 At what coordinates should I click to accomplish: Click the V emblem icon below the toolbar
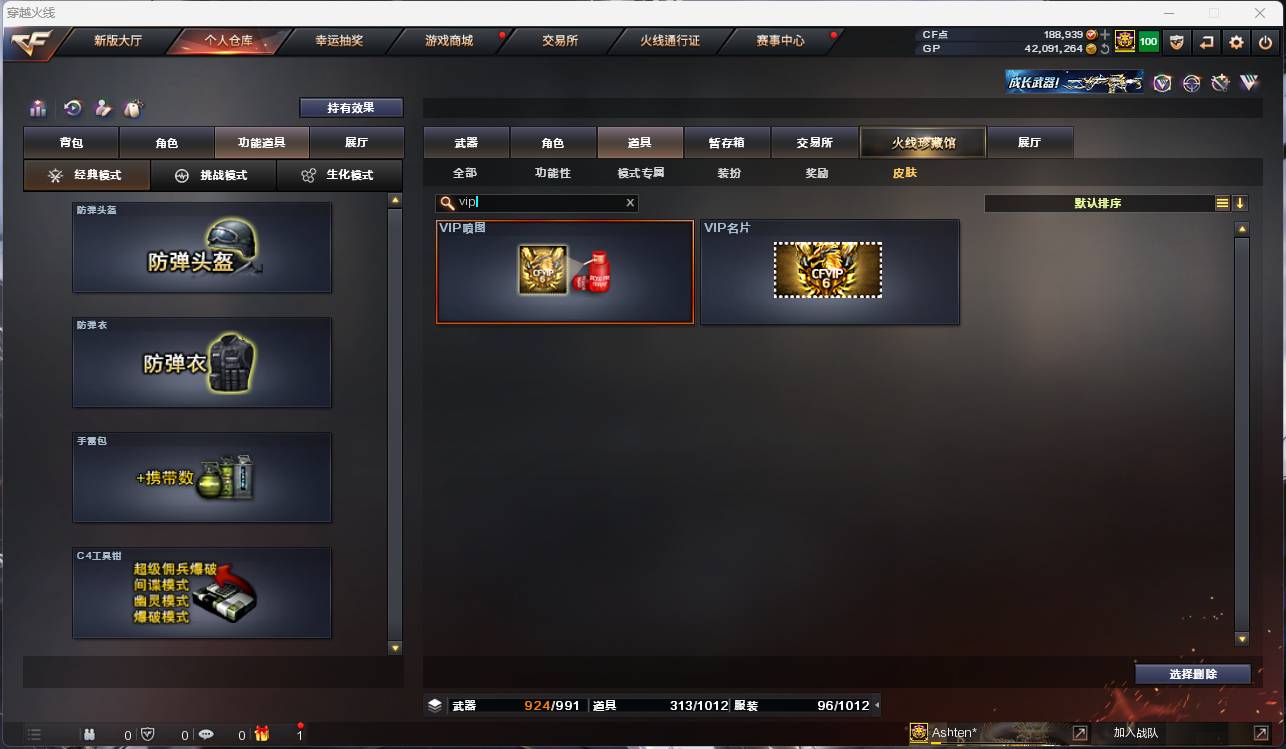pyautogui.click(x=1160, y=83)
